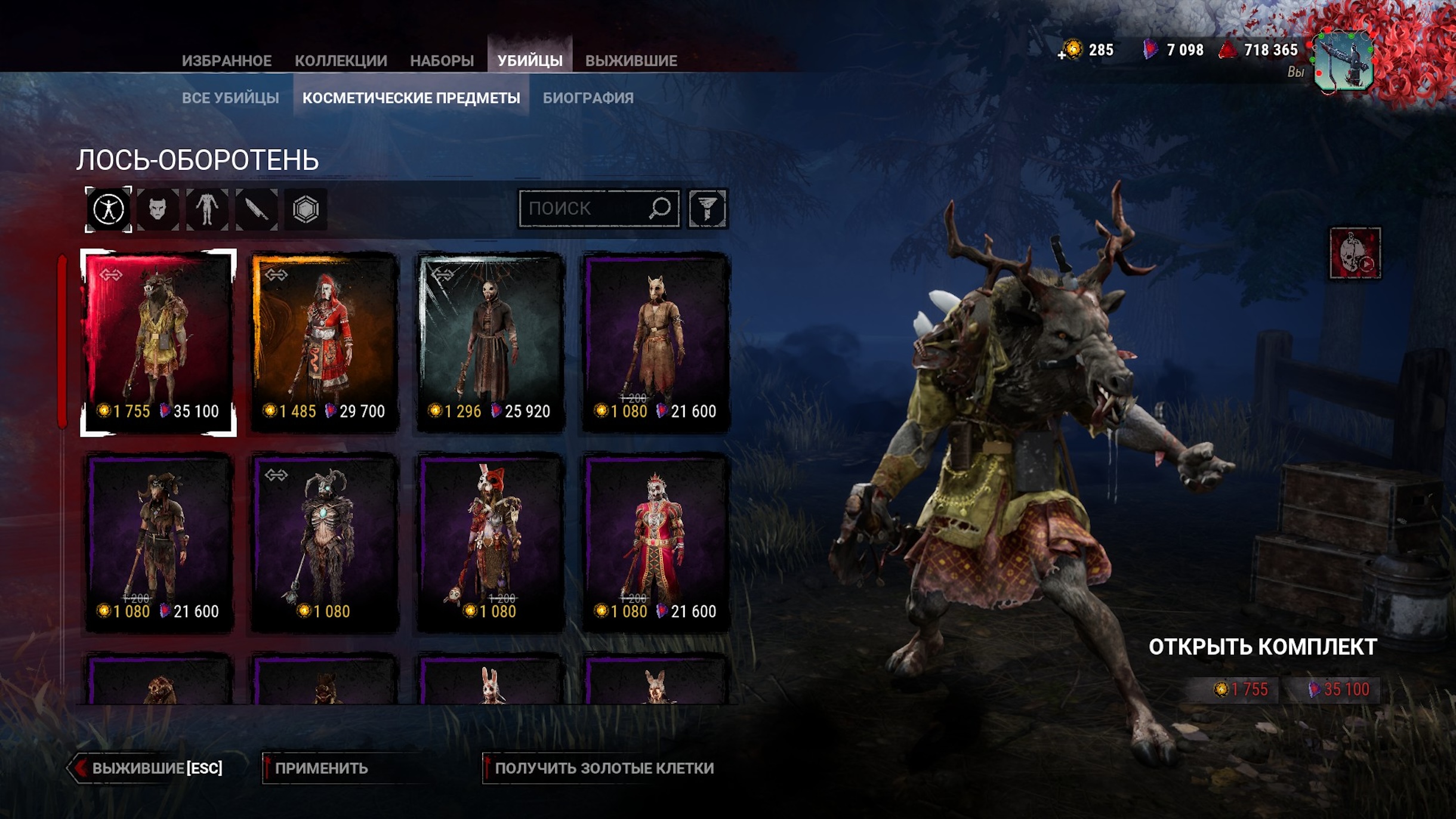Select the Выжившие top tab

pos(631,61)
